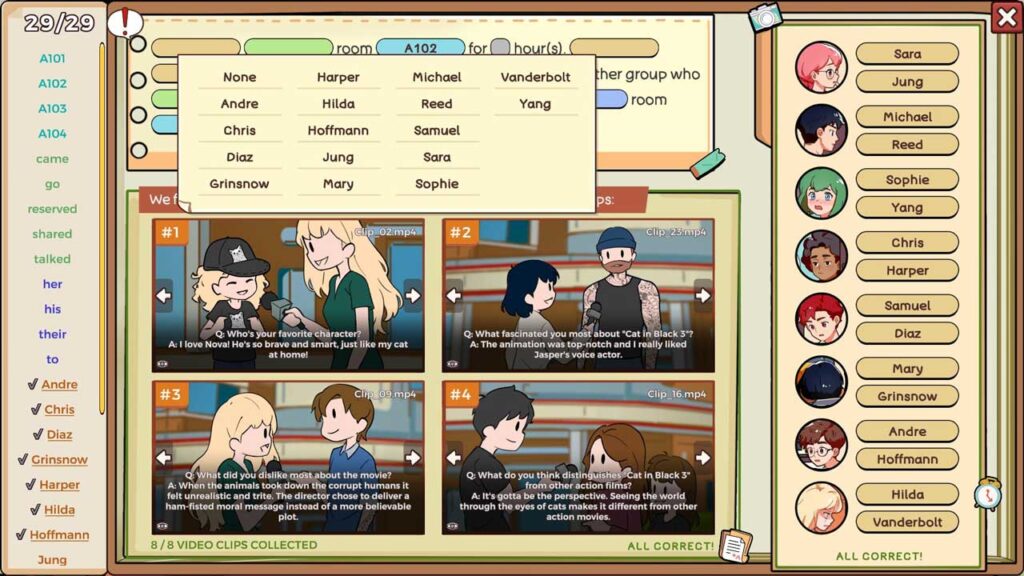Screen dimensions: 1024x576
Task: Open video clip #4 thumbnail
Action: [x=578, y=457]
